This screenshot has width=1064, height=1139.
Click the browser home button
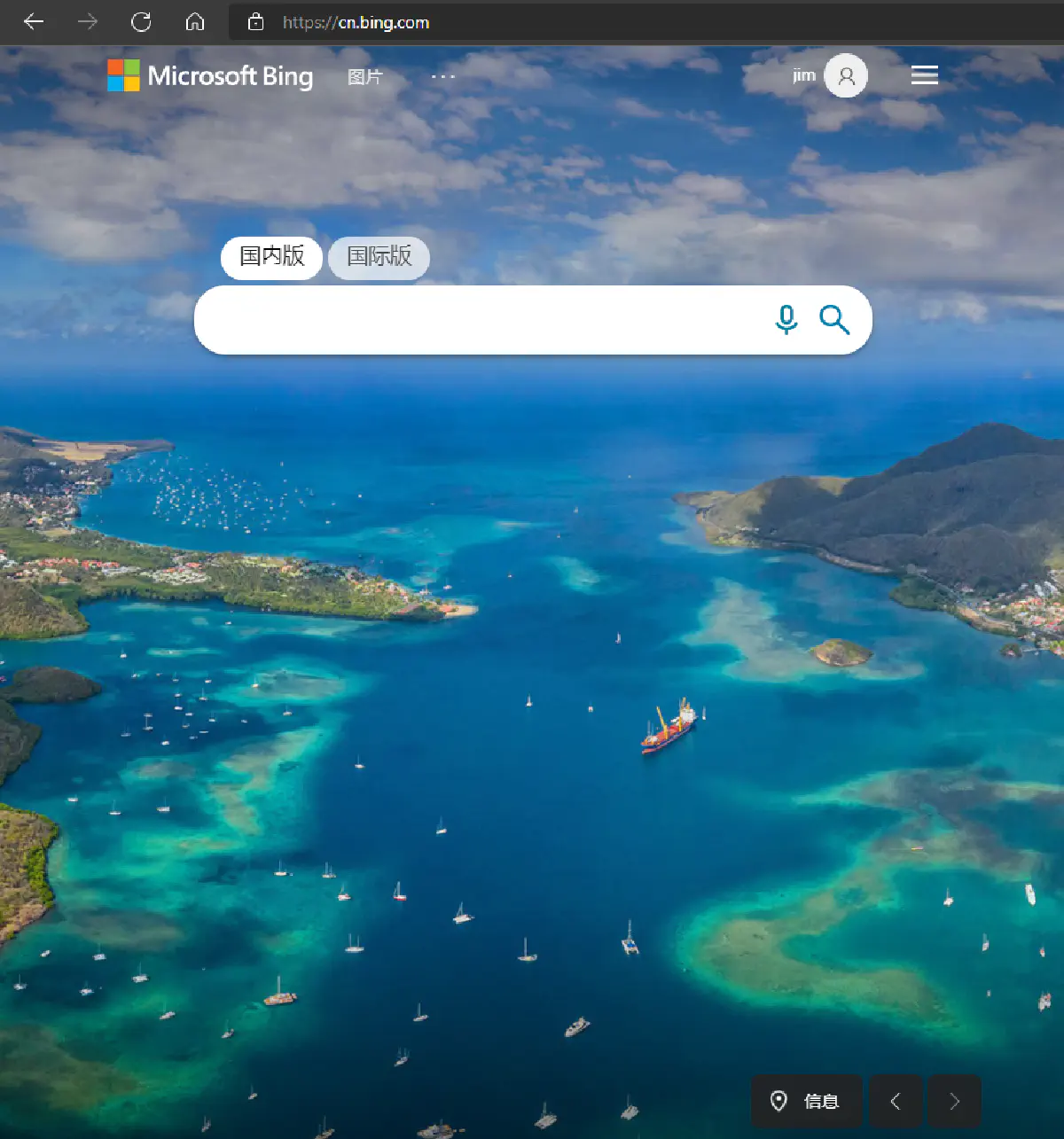point(195,22)
